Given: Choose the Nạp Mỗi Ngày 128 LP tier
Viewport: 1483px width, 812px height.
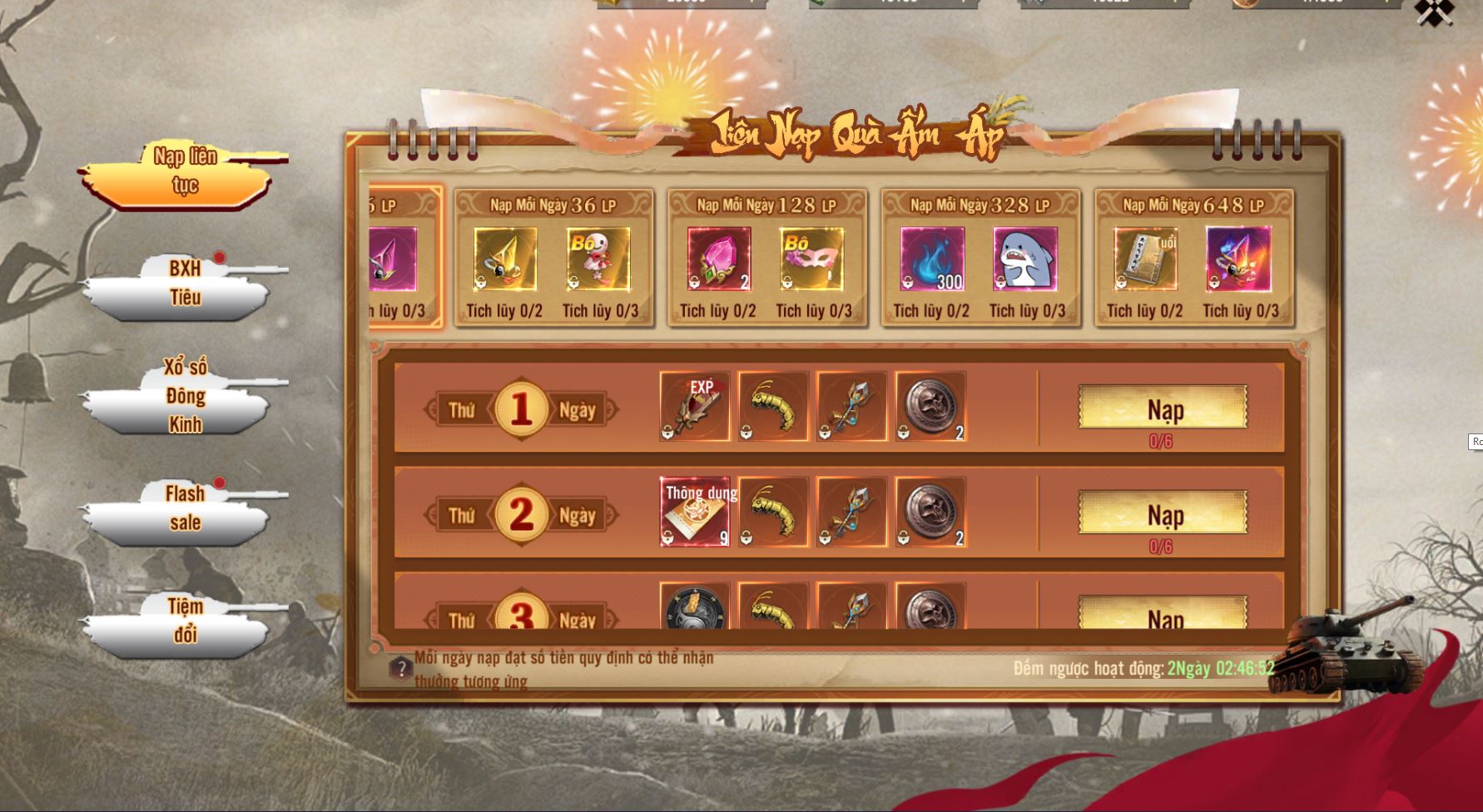Looking at the screenshot, I should point(766,205).
